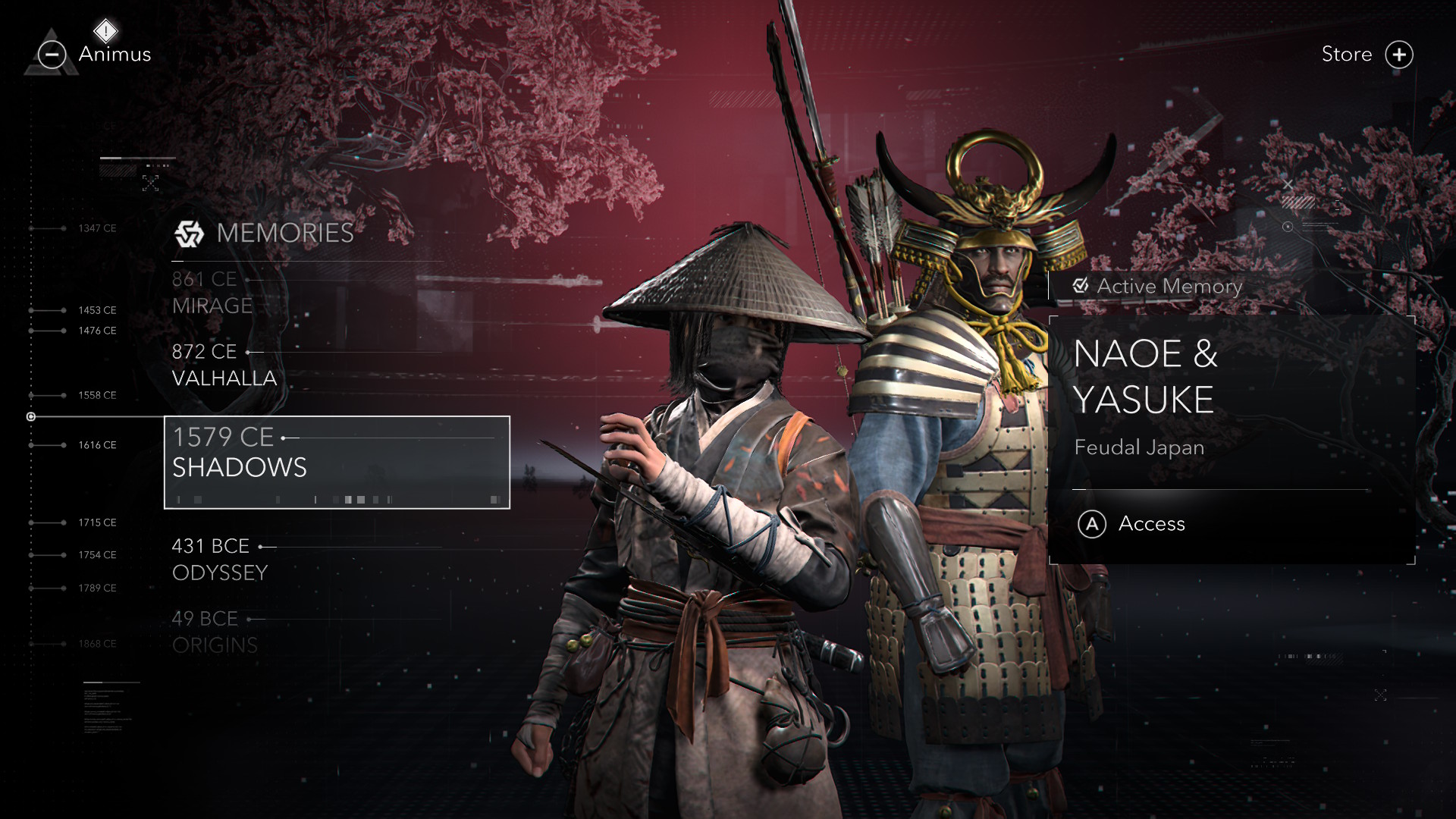Choose the Valhalla memory from 872 CE

224,365
